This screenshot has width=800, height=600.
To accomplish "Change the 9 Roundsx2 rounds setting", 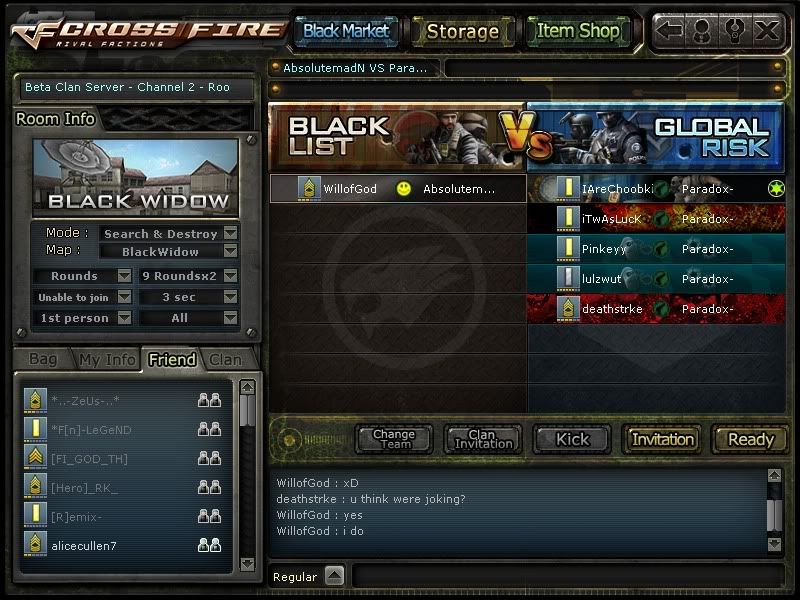I will point(230,276).
